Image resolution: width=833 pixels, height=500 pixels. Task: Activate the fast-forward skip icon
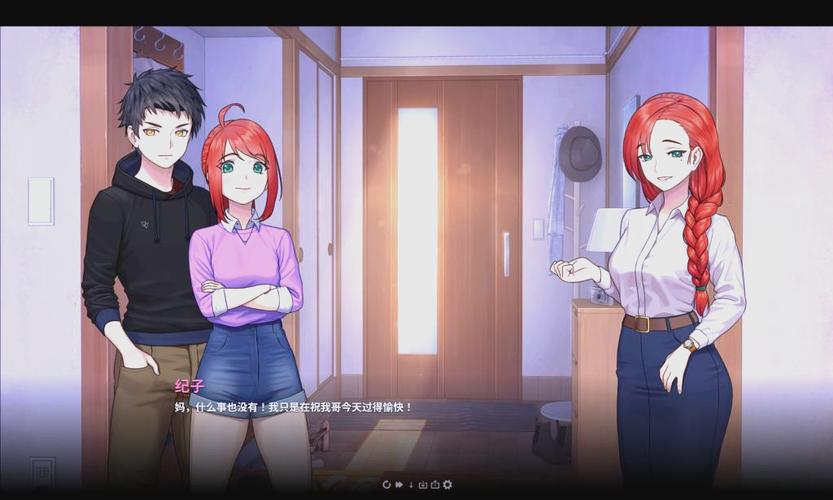point(398,484)
